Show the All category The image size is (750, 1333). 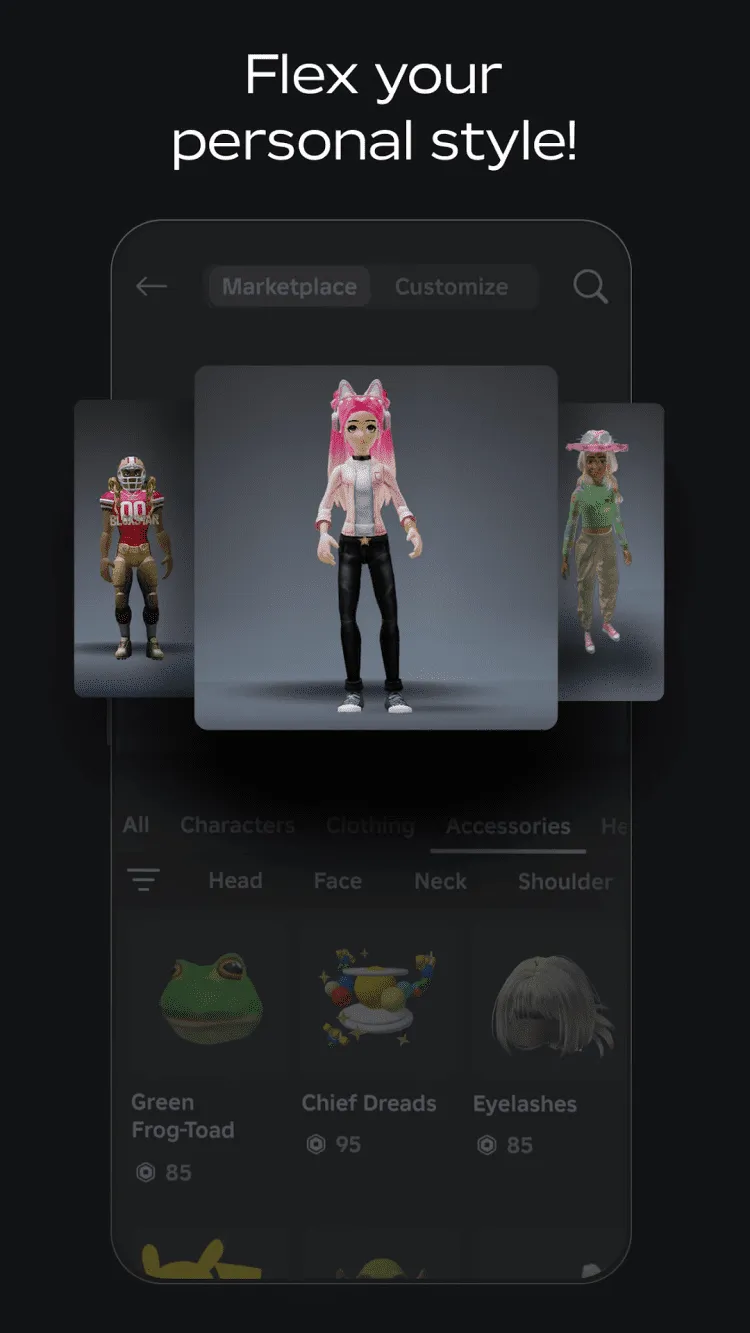[x=136, y=825]
